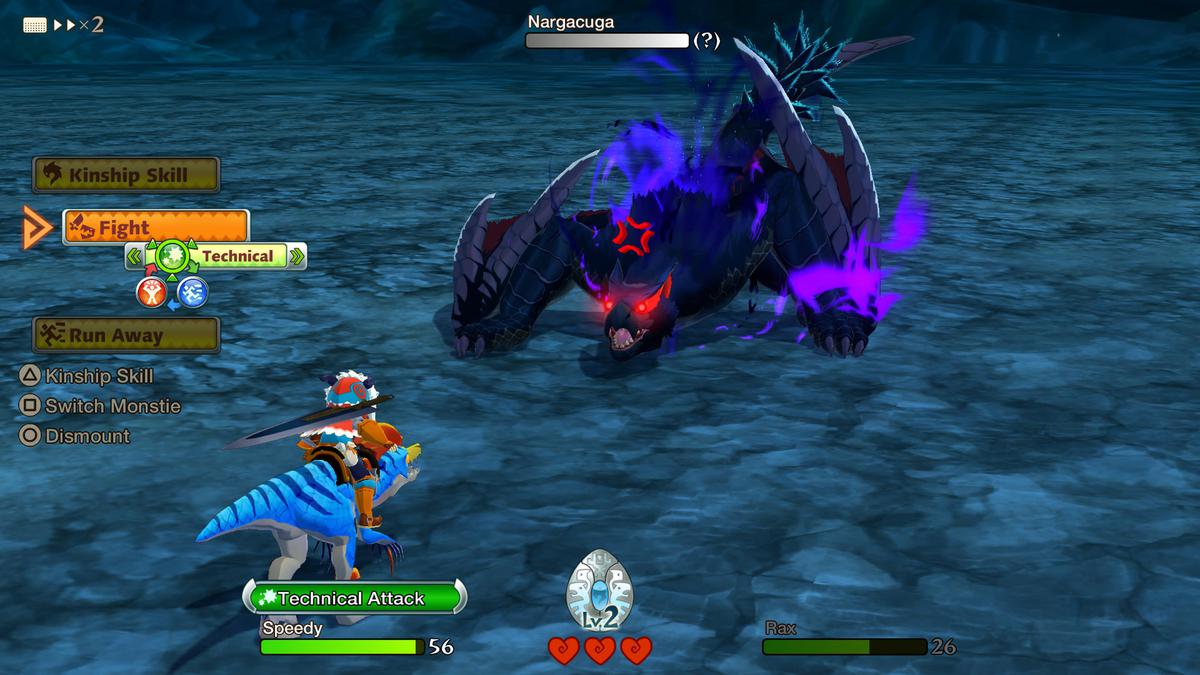This screenshot has width=1200, height=675.
Task: Select the green Technical attack icon
Action: (x=172, y=256)
